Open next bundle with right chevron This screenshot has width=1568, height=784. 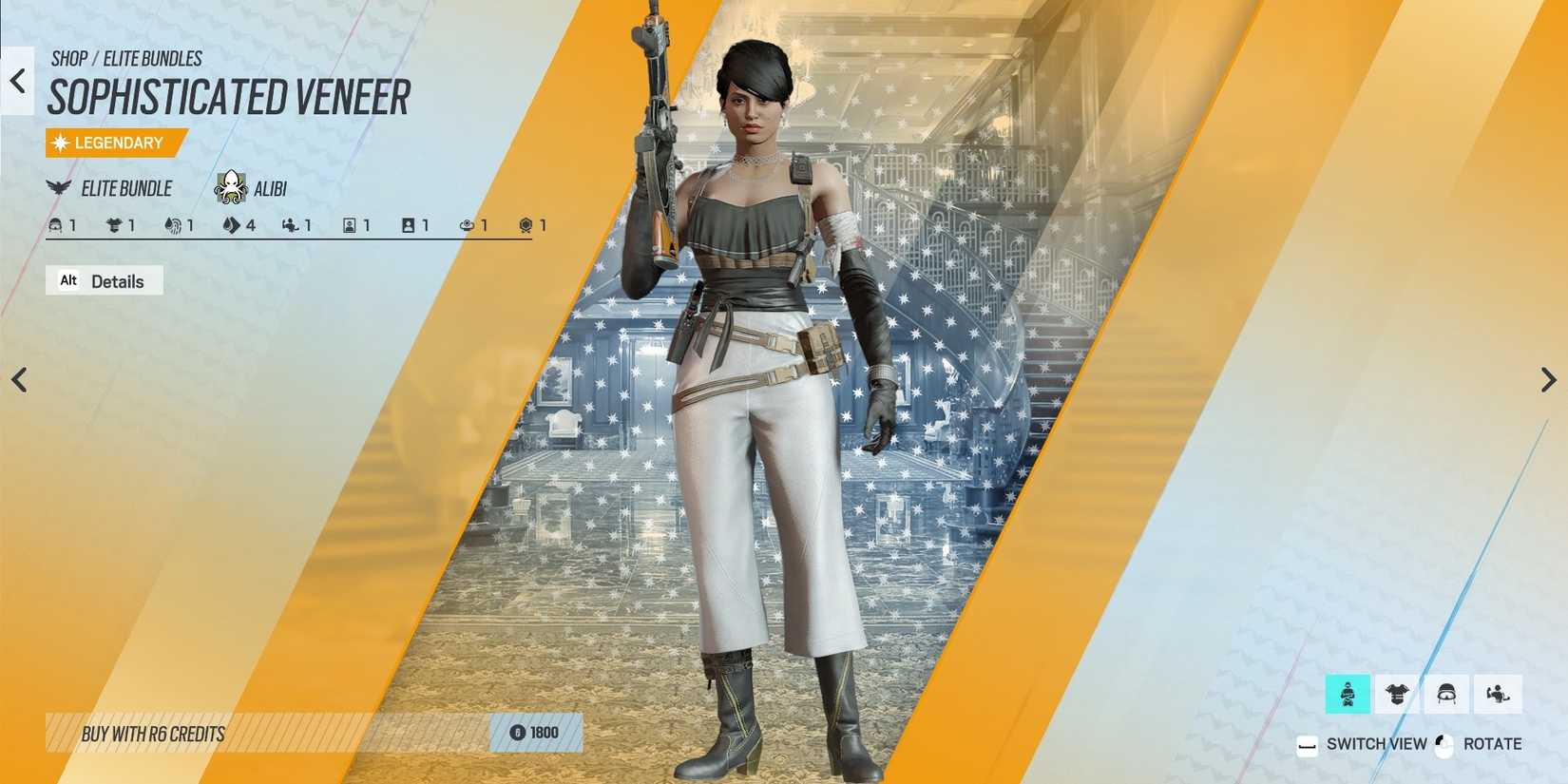[1547, 380]
